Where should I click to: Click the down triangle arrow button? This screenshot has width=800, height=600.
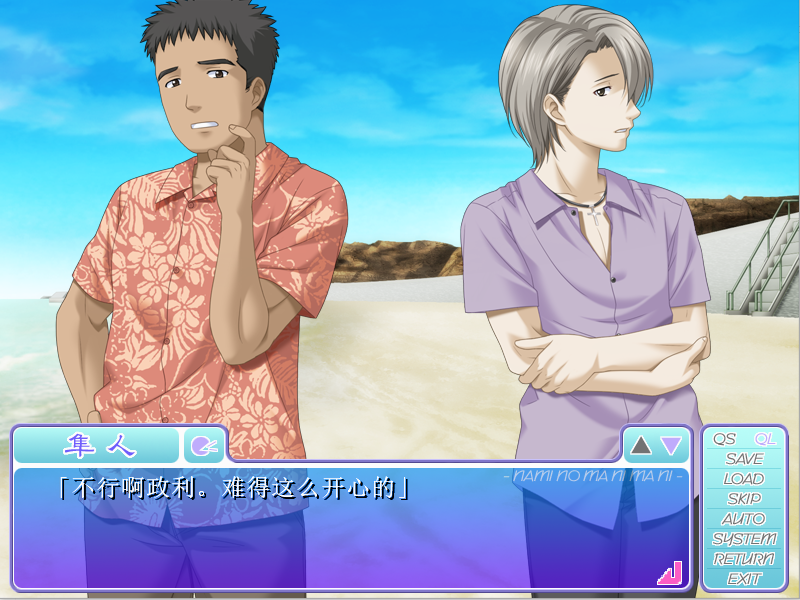click(x=671, y=445)
